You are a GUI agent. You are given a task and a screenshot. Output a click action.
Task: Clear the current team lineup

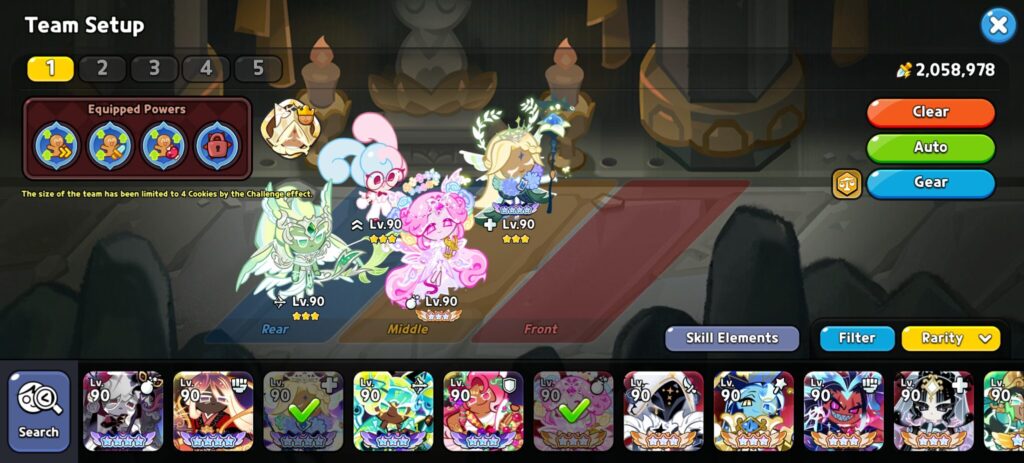pos(930,112)
